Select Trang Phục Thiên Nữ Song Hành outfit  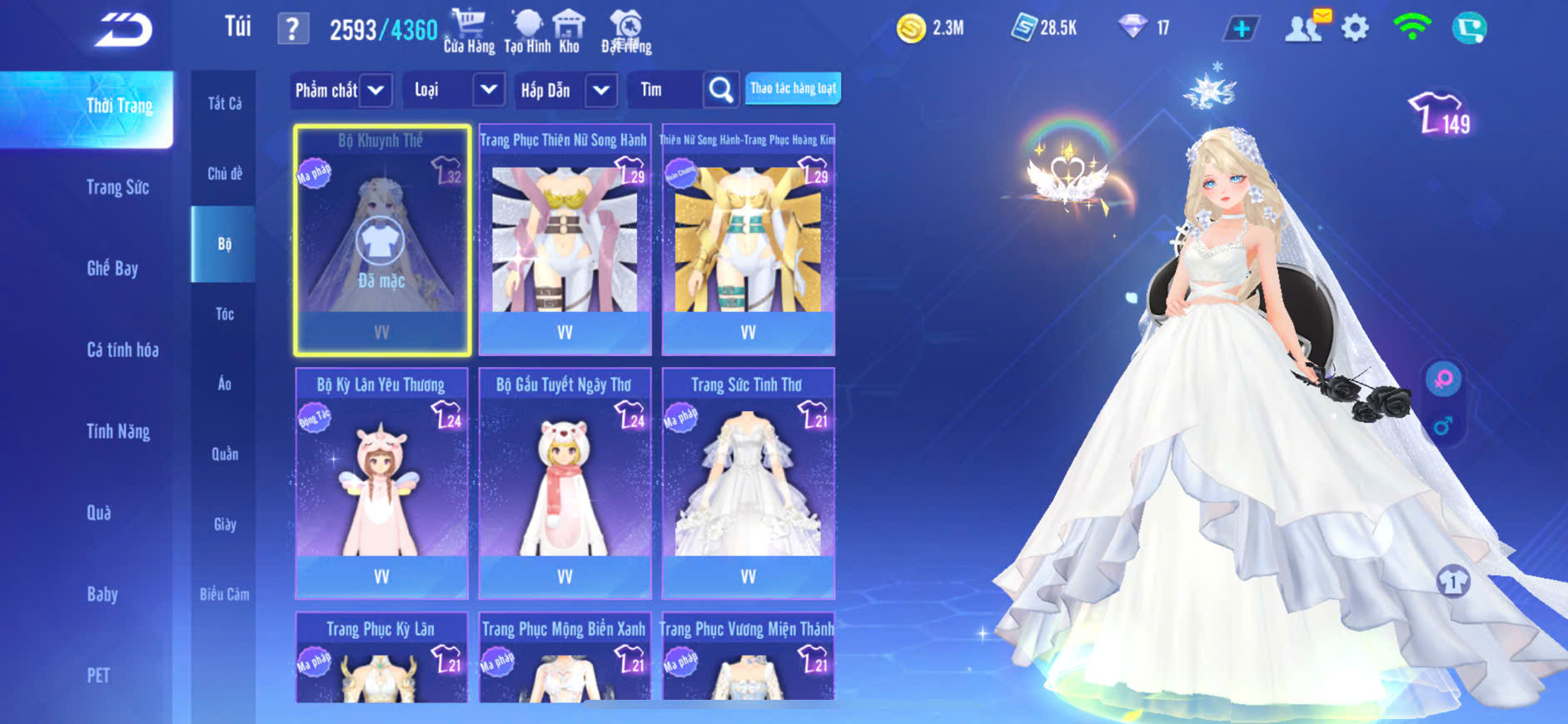tap(565, 240)
